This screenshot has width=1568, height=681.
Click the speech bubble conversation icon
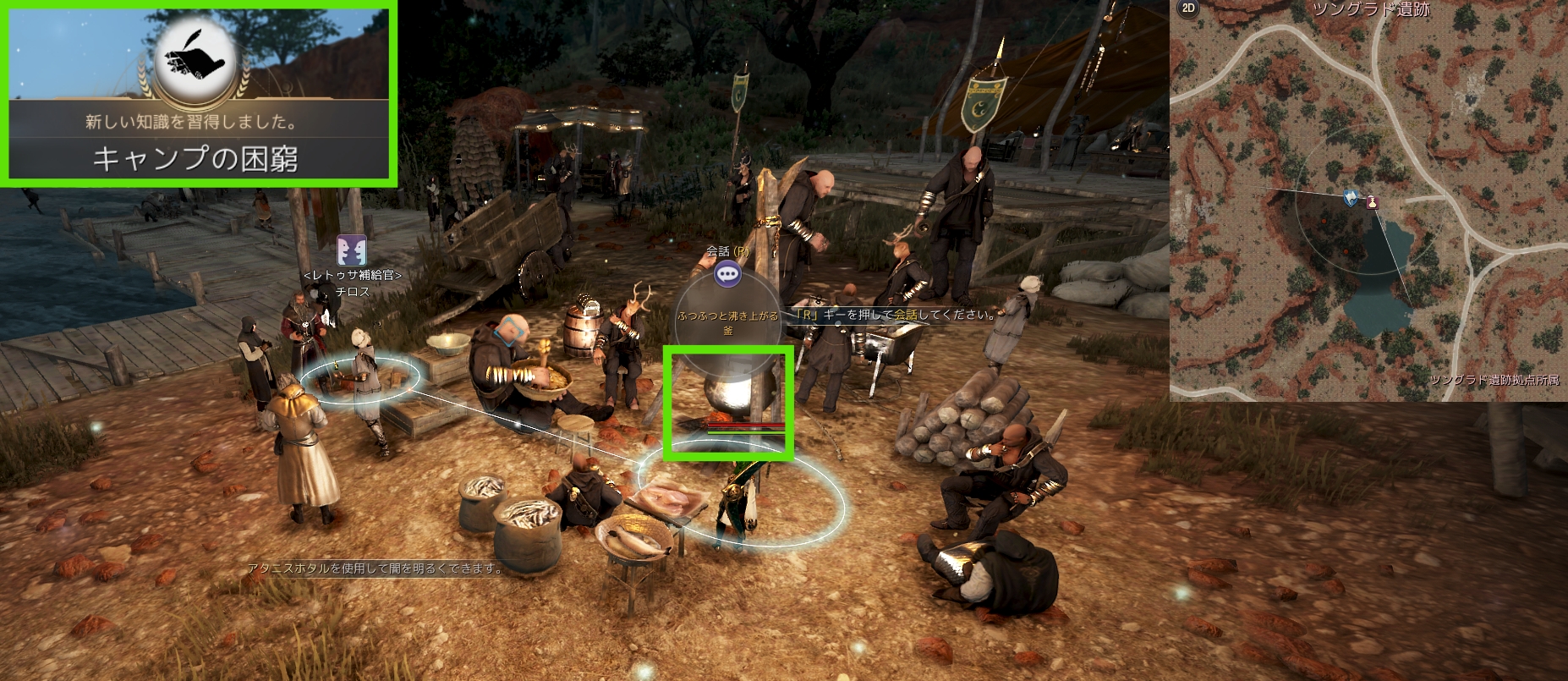click(727, 273)
